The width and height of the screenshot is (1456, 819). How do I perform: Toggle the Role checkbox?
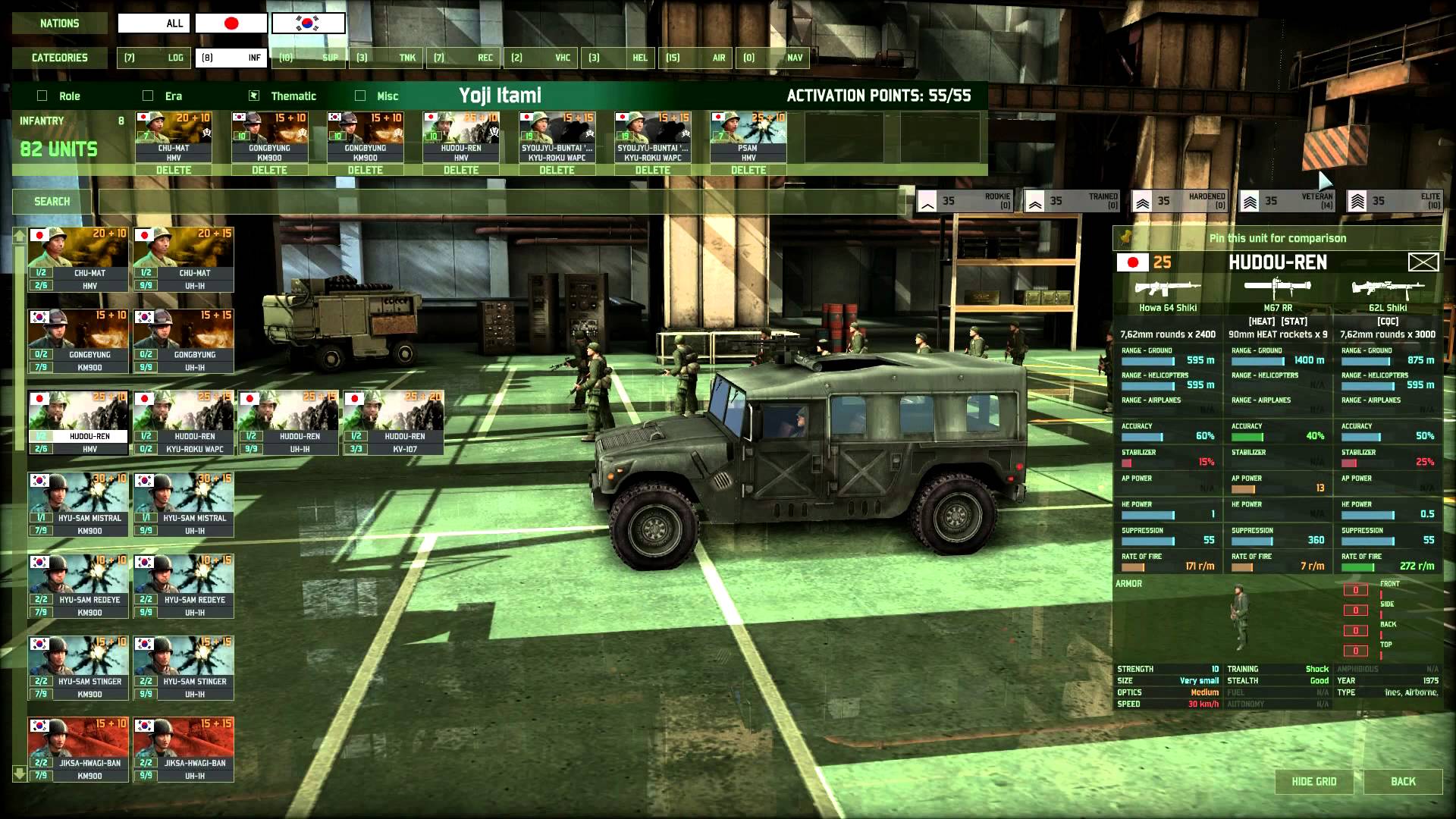[x=42, y=96]
